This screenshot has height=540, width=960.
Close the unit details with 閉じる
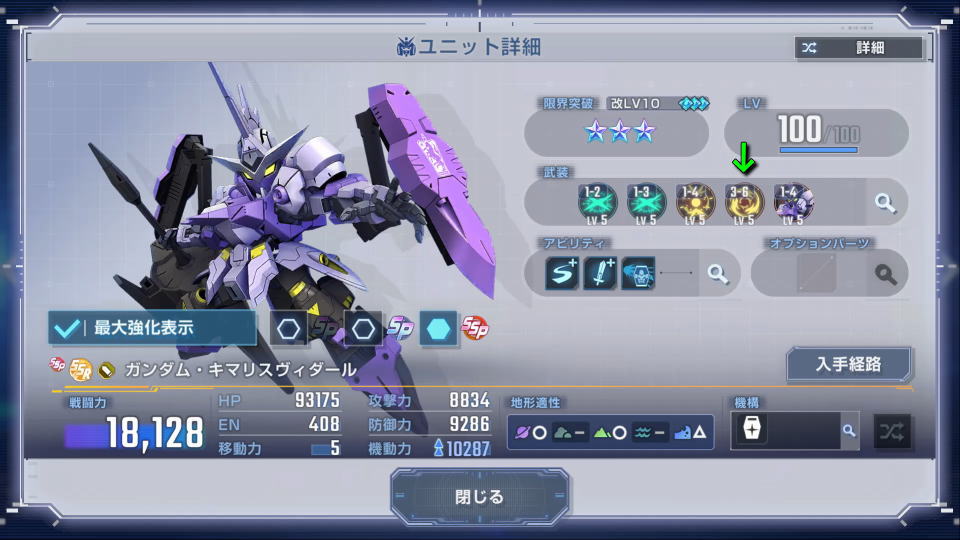point(479,497)
